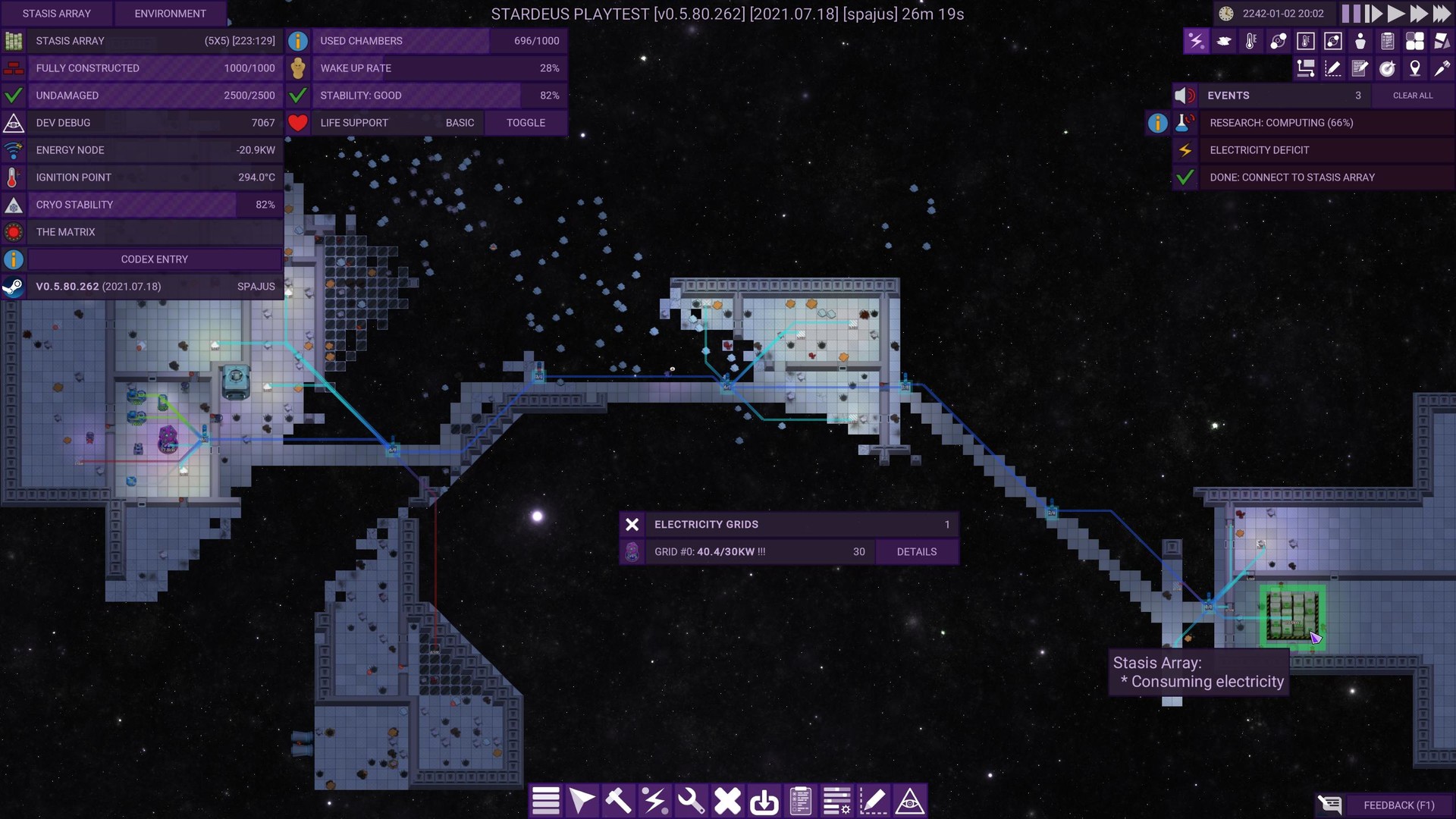
Task: Select the Stasis Array tab
Action: click(56, 14)
